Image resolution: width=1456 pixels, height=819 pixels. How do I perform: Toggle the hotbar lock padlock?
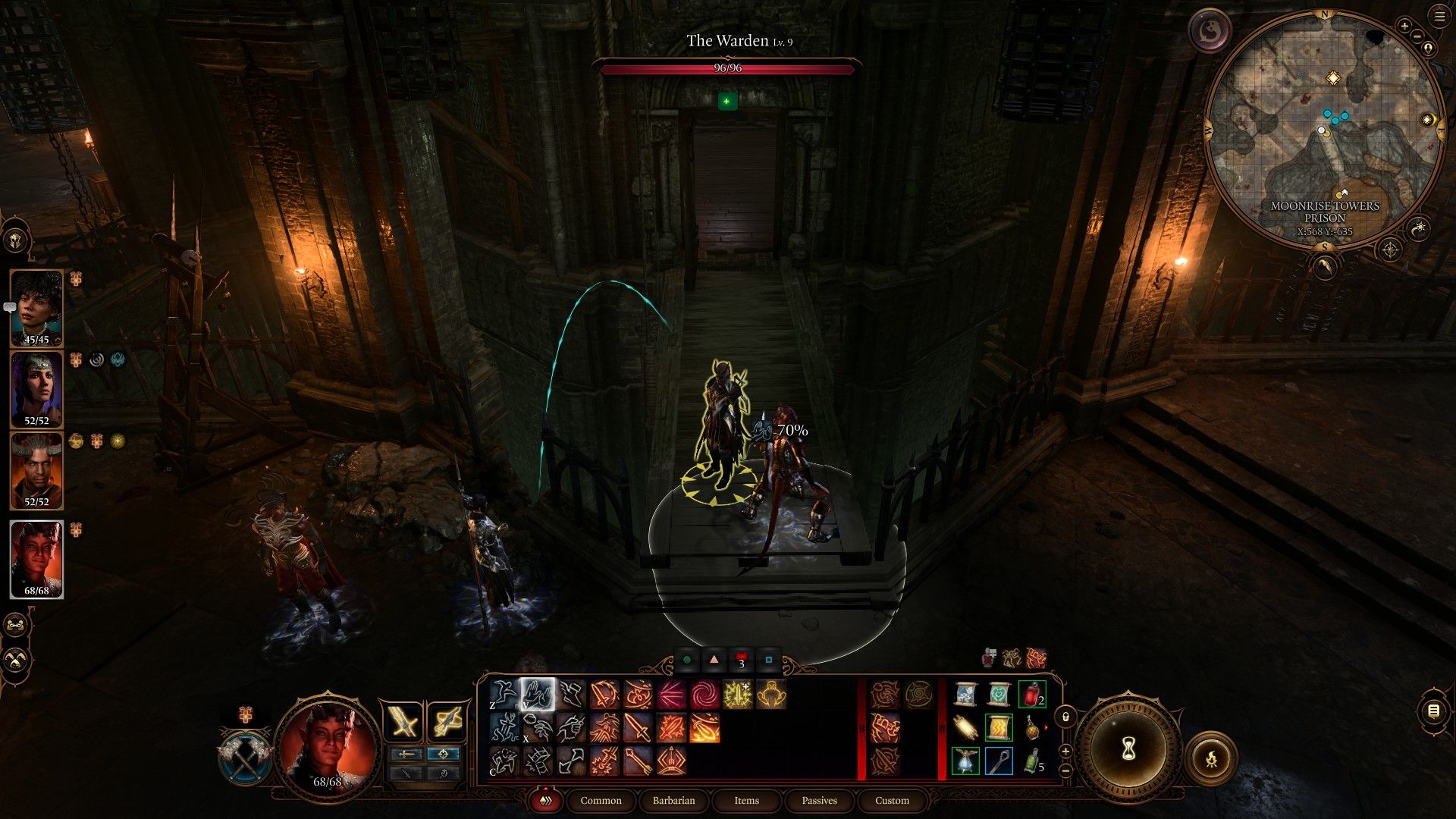click(x=1065, y=717)
